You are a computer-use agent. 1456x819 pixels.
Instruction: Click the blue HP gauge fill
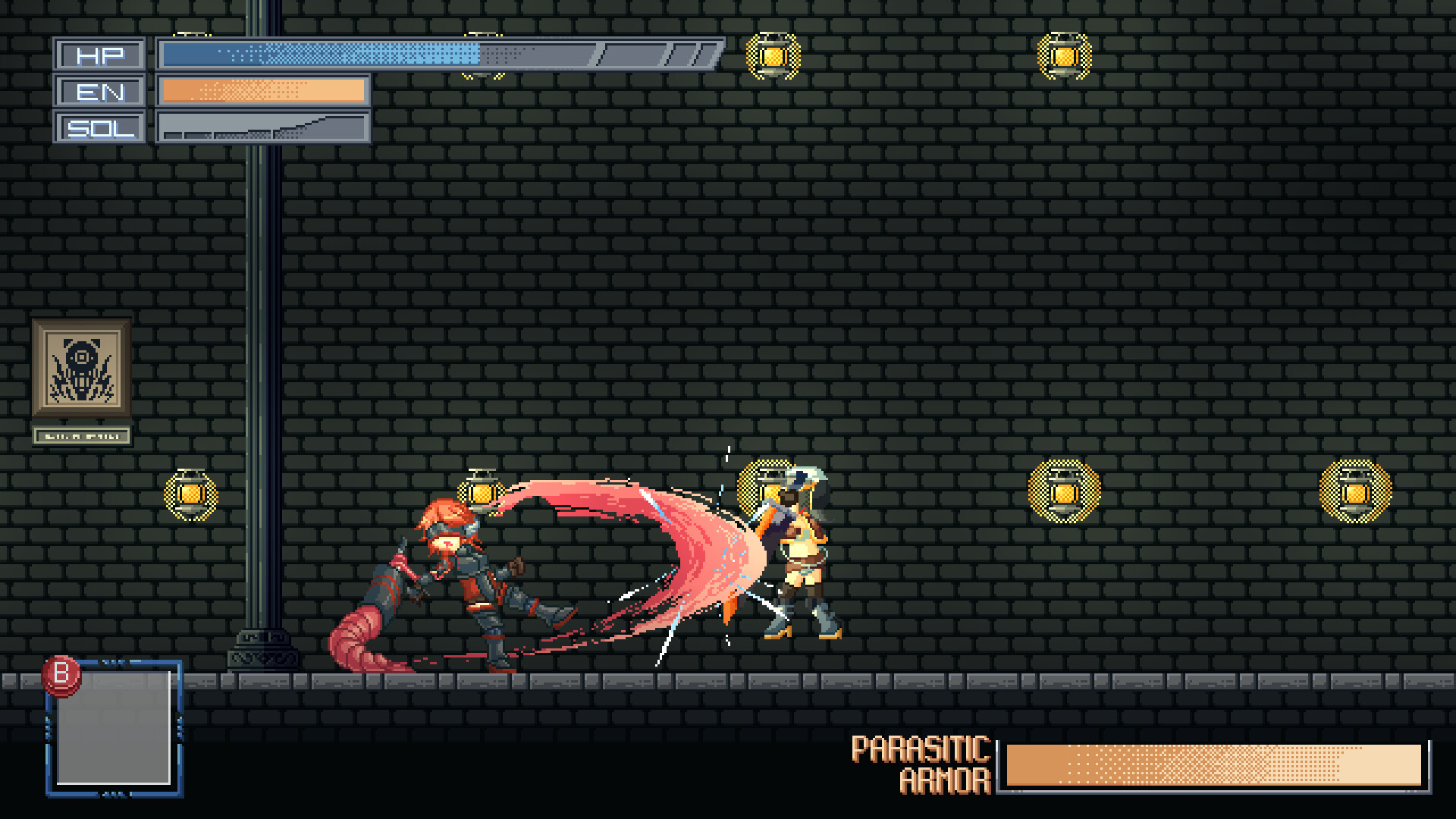pos(318,54)
